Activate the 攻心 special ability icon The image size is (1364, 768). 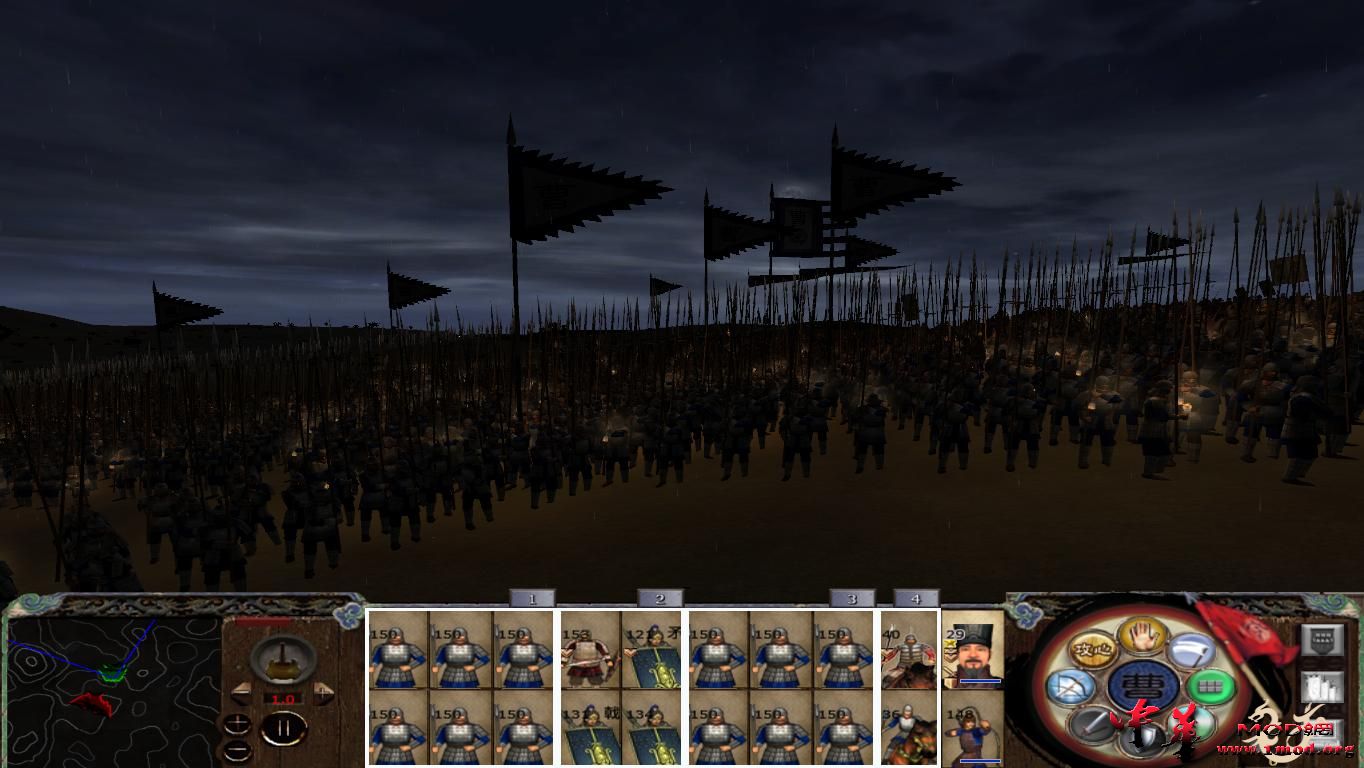coord(1093,651)
